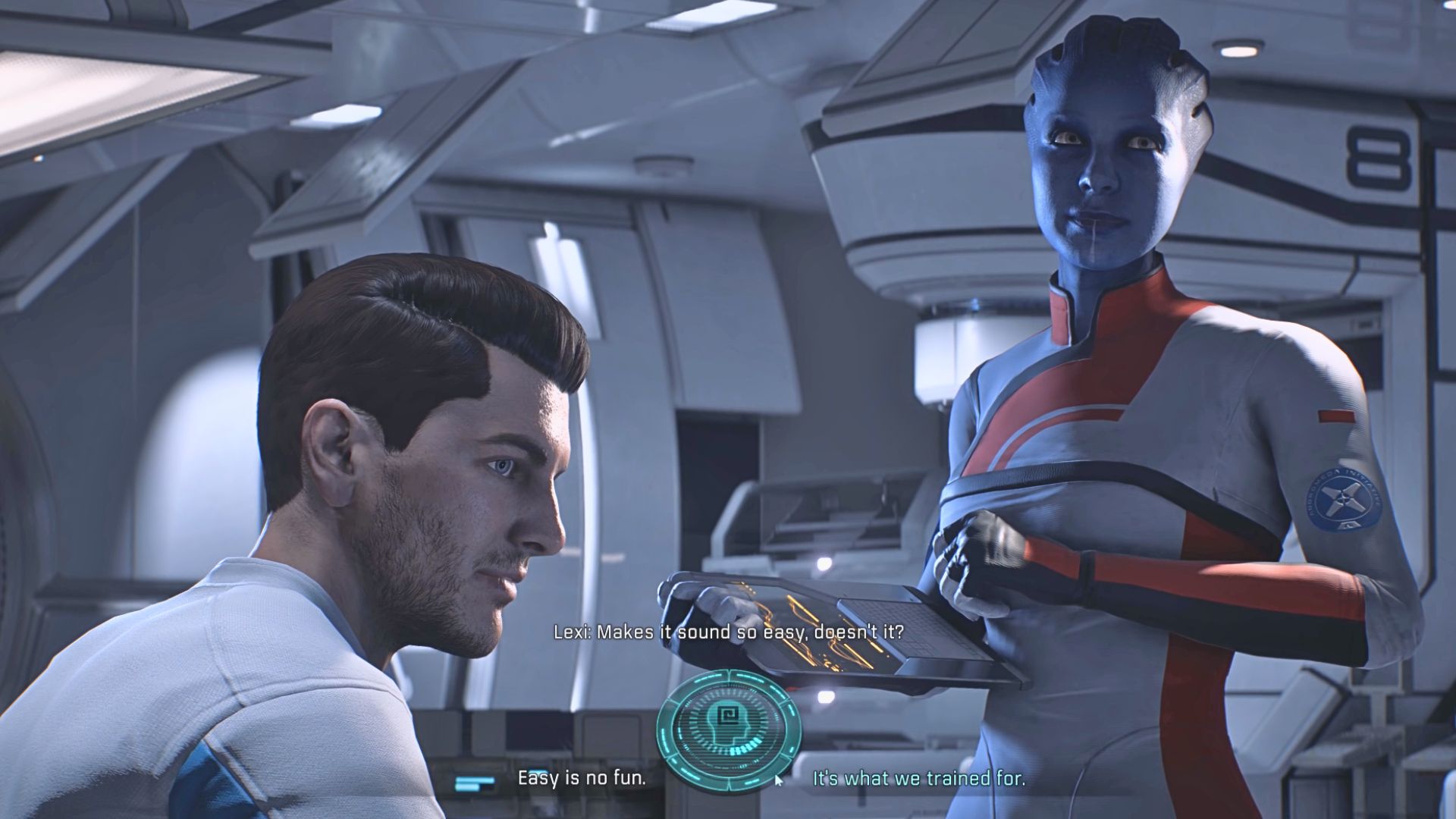Select "It's what we trained for." response
This screenshot has width=1456, height=819.
coord(918,778)
